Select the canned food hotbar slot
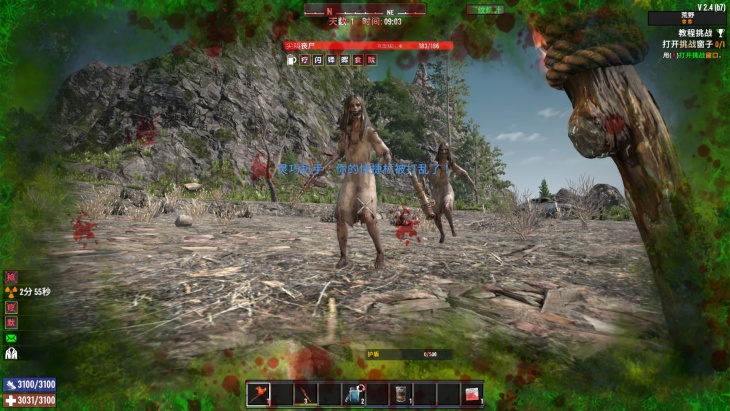This screenshot has height=411, width=730. [x=400, y=394]
